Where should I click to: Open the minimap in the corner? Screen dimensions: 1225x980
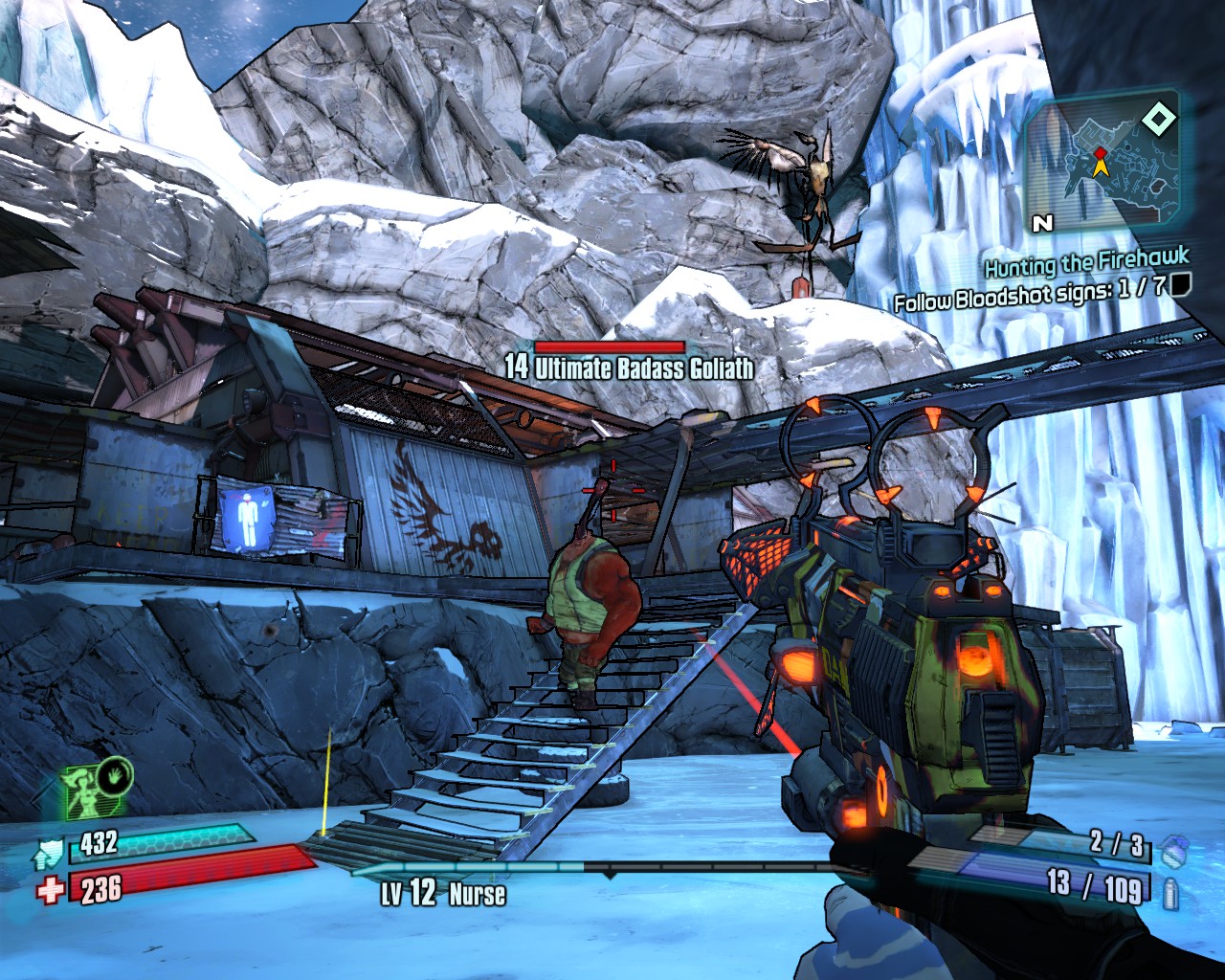pos(1101,165)
